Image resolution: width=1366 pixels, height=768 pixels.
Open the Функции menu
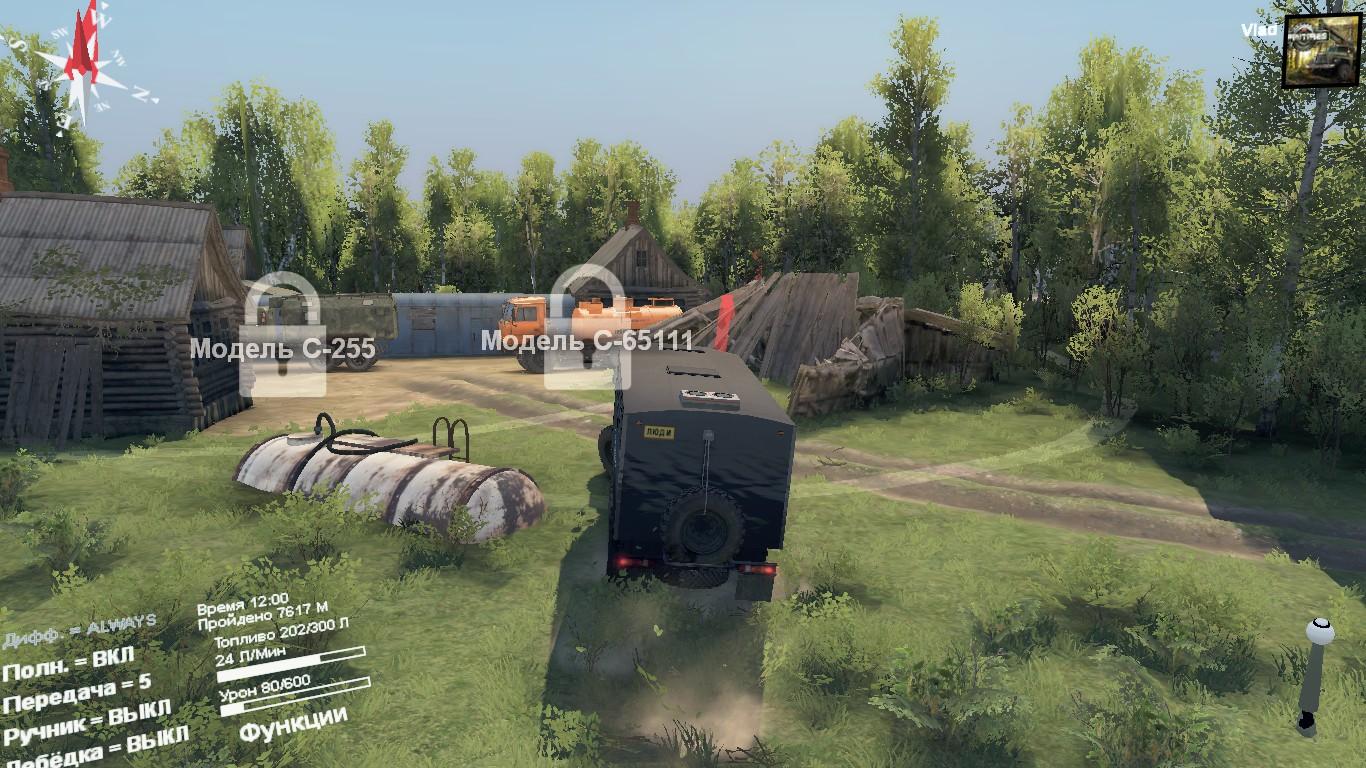(293, 724)
